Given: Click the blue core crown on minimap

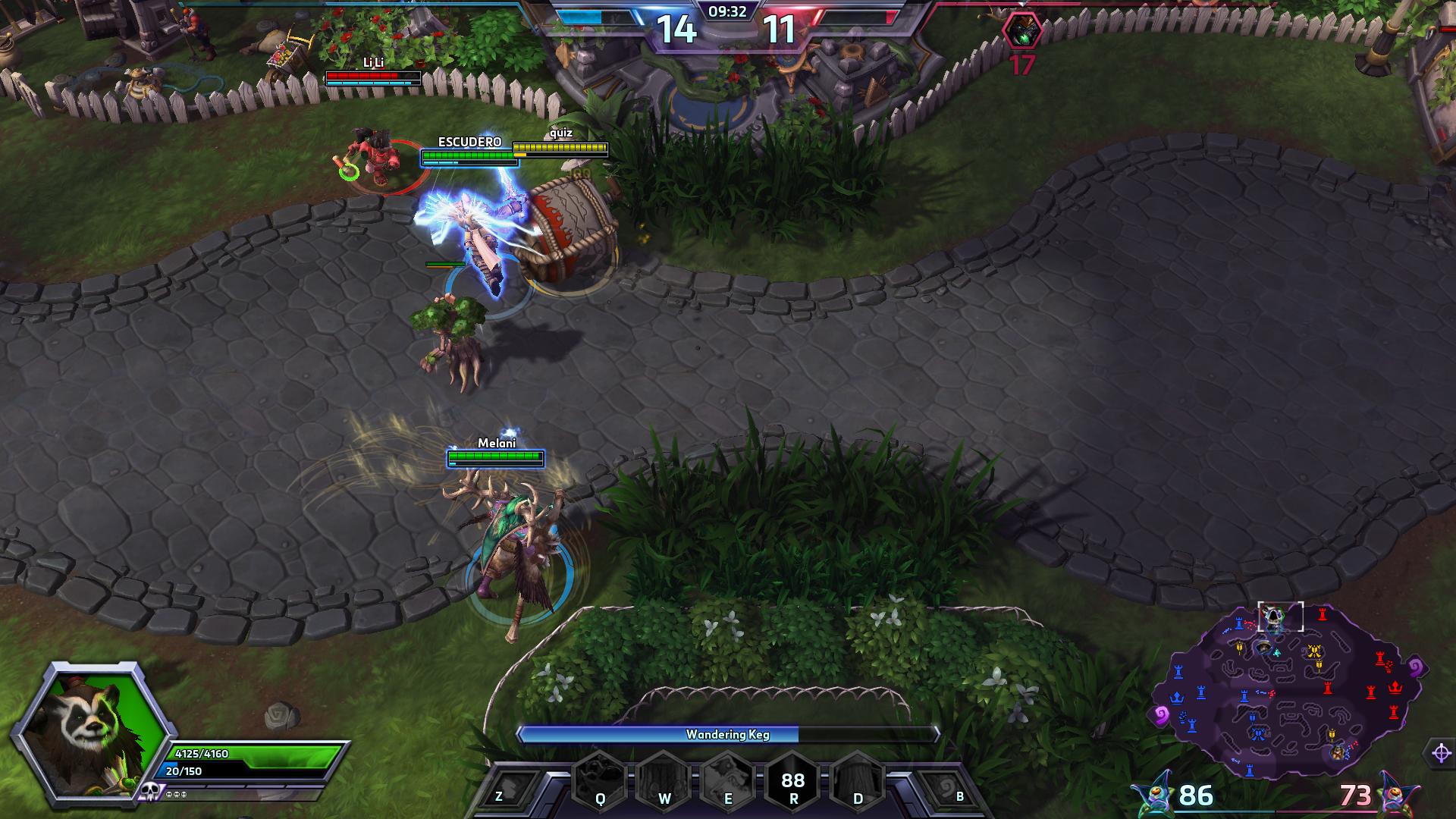Looking at the screenshot, I should [x=1176, y=697].
